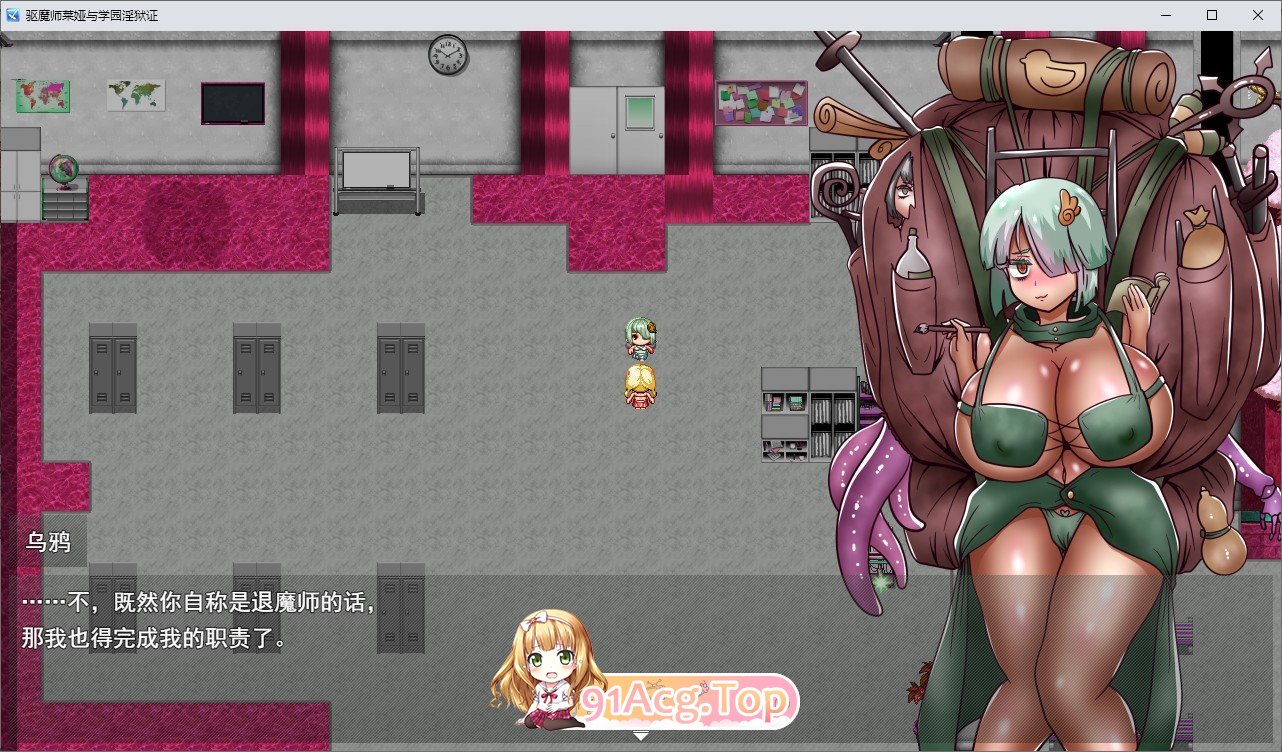The height and width of the screenshot is (752, 1282).
Task: Click the blonde player character sprite
Action: pos(640,385)
